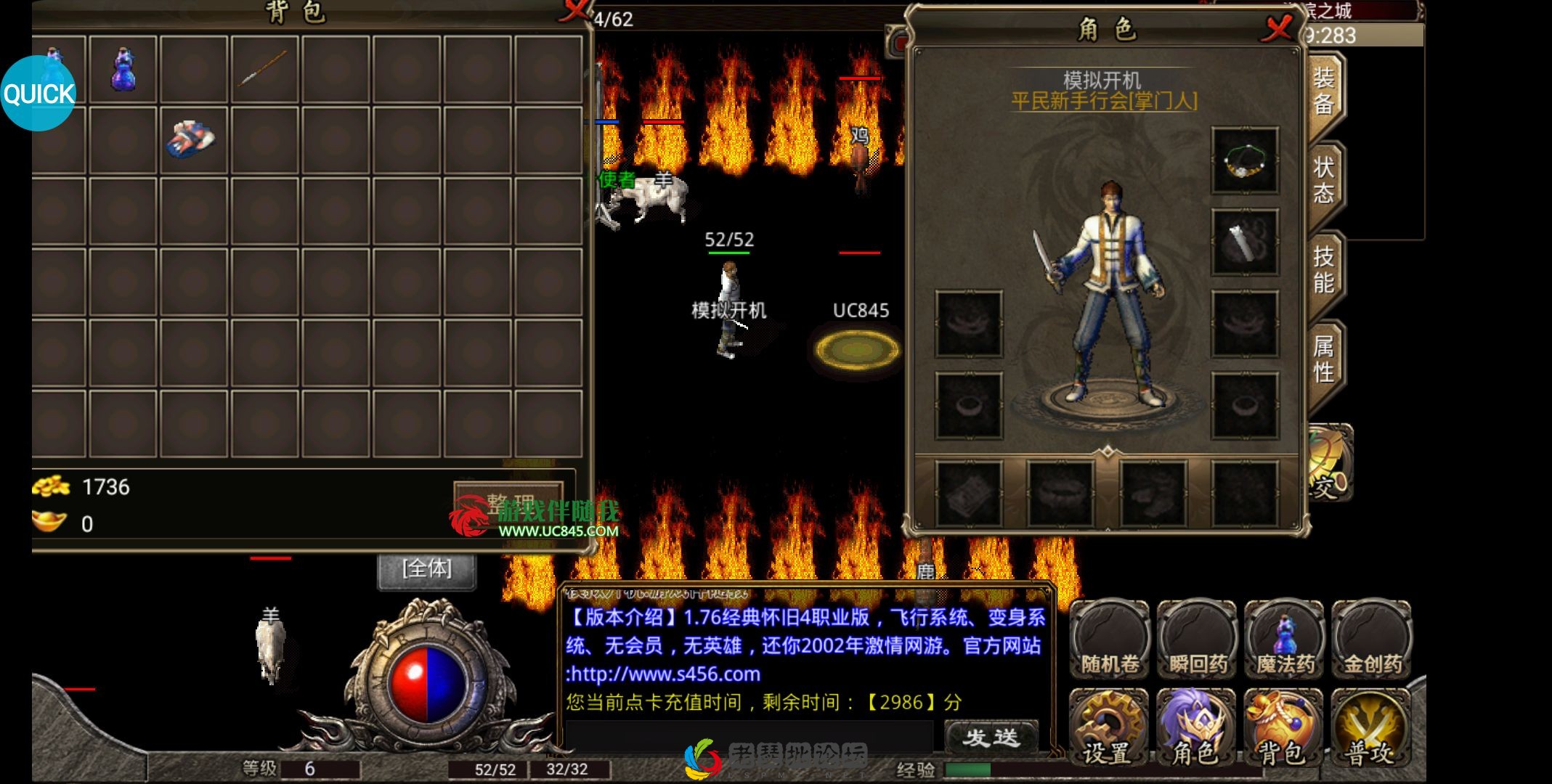Image resolution: width=1552 pixels, height=784 pixels.
Task: Switch to the 装备 equipment tab
Action: pos(1323,91)
